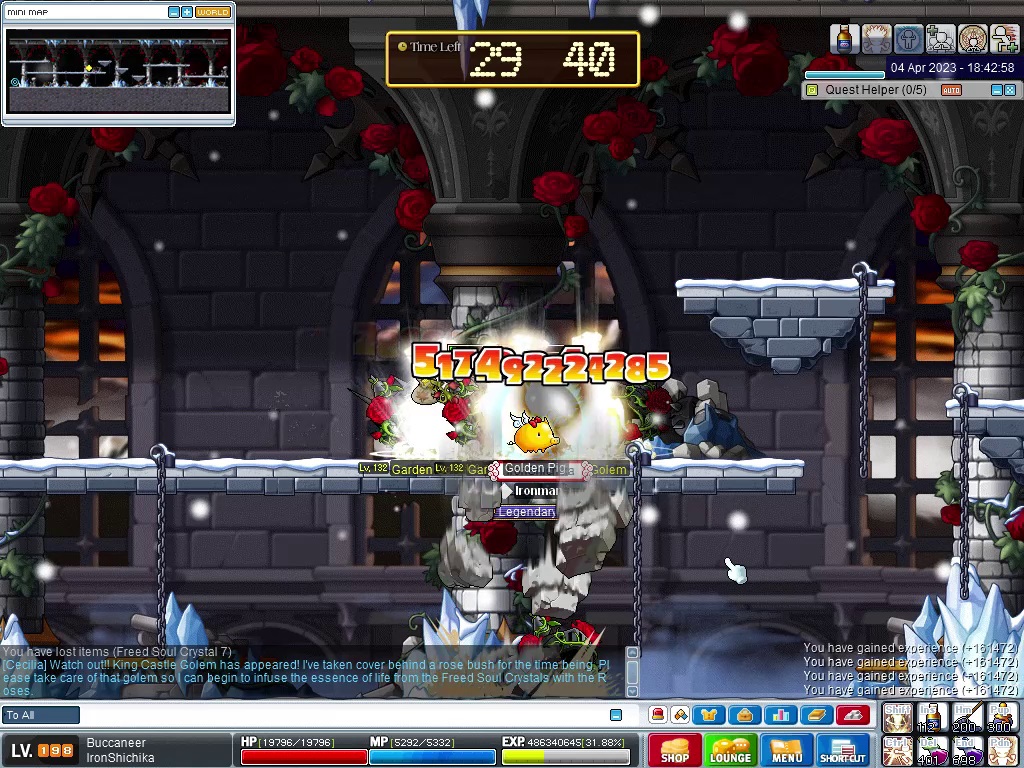This screenshot has width=1024, height=768.
Task: Select the 'To All' chat target
Action: pyautogui.click(x=41, y=715)
